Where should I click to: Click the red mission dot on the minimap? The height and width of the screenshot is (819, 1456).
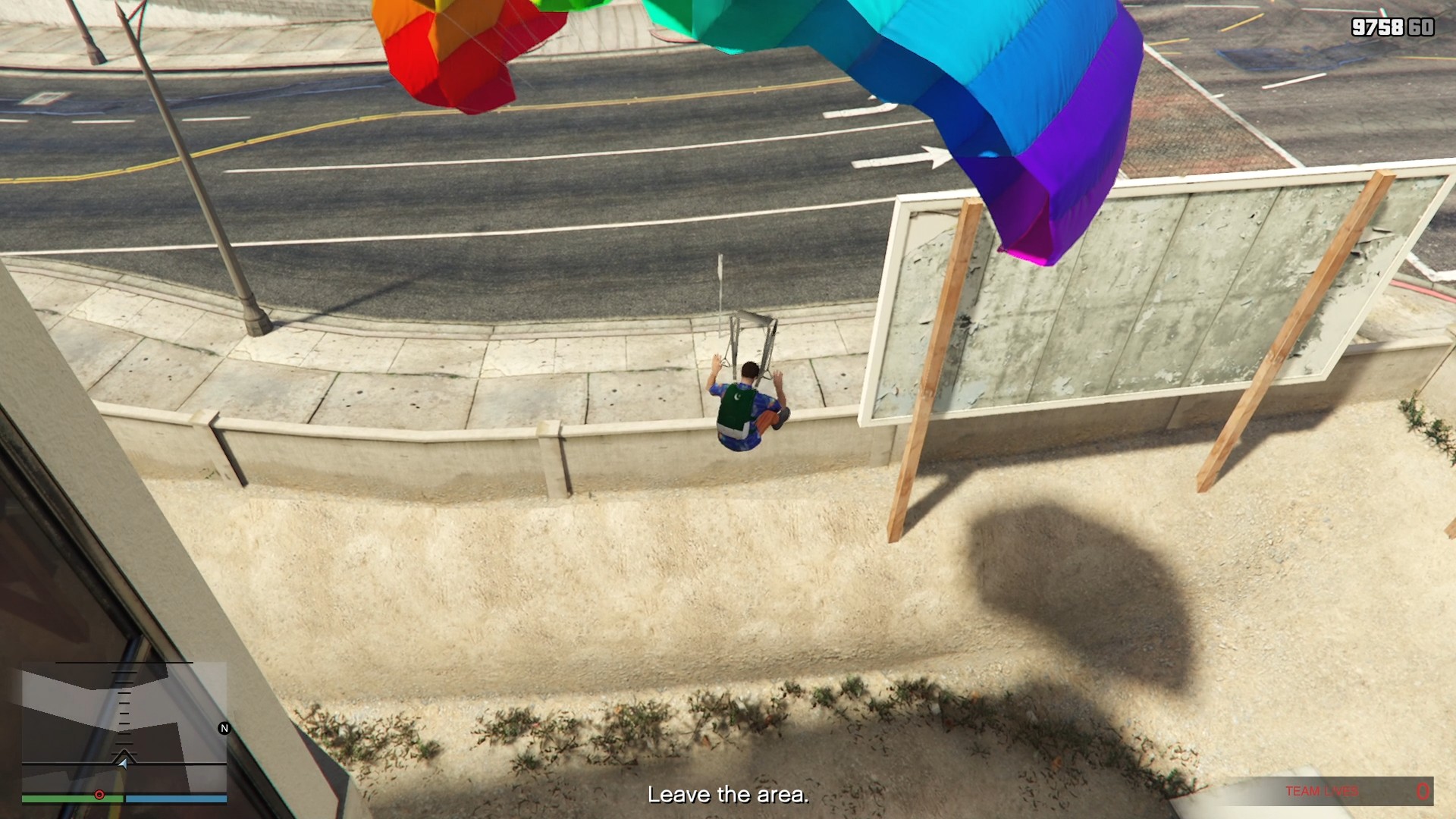[99, 795]
